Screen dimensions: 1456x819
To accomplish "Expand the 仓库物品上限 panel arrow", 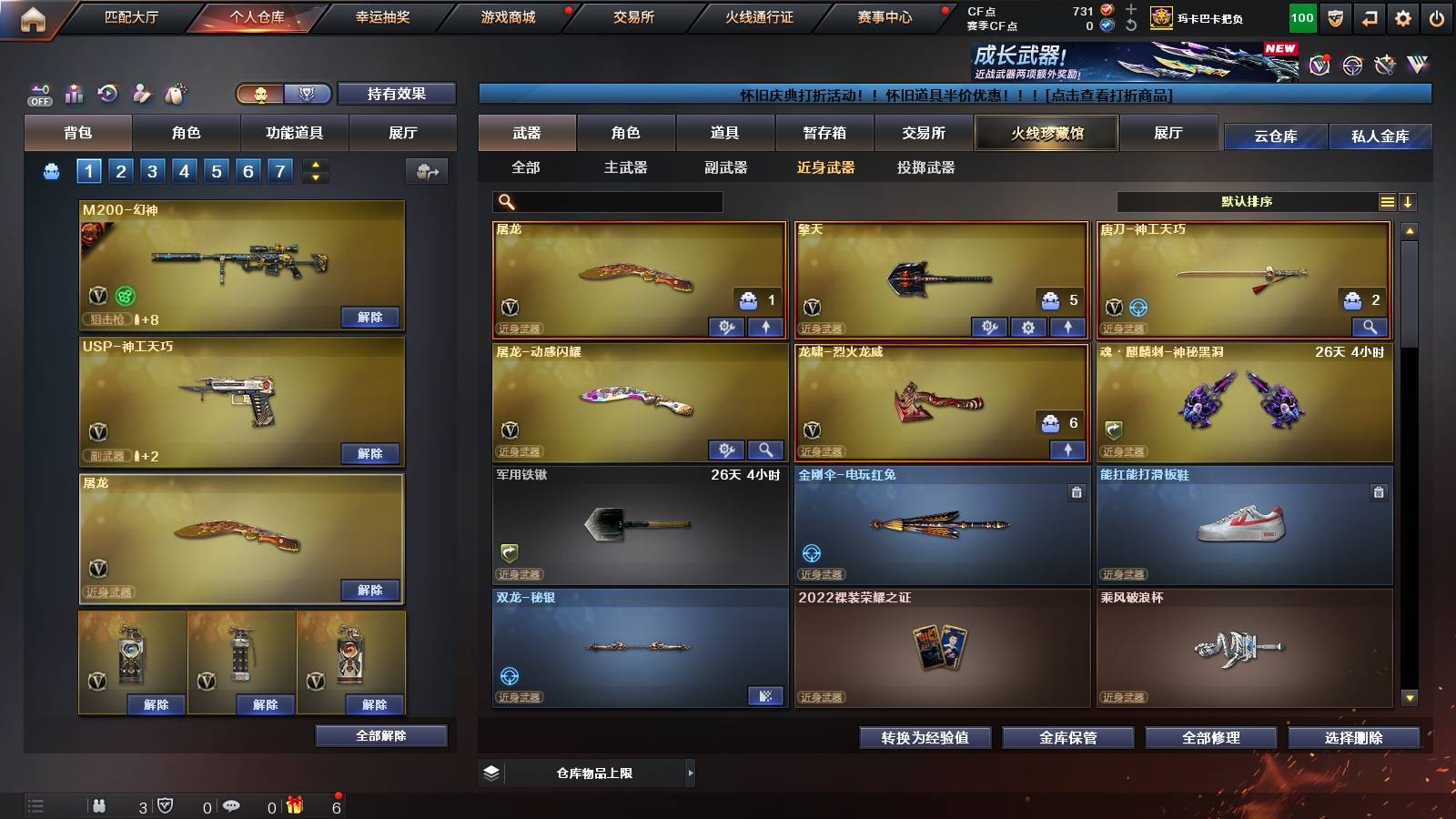I will (689, 773).
